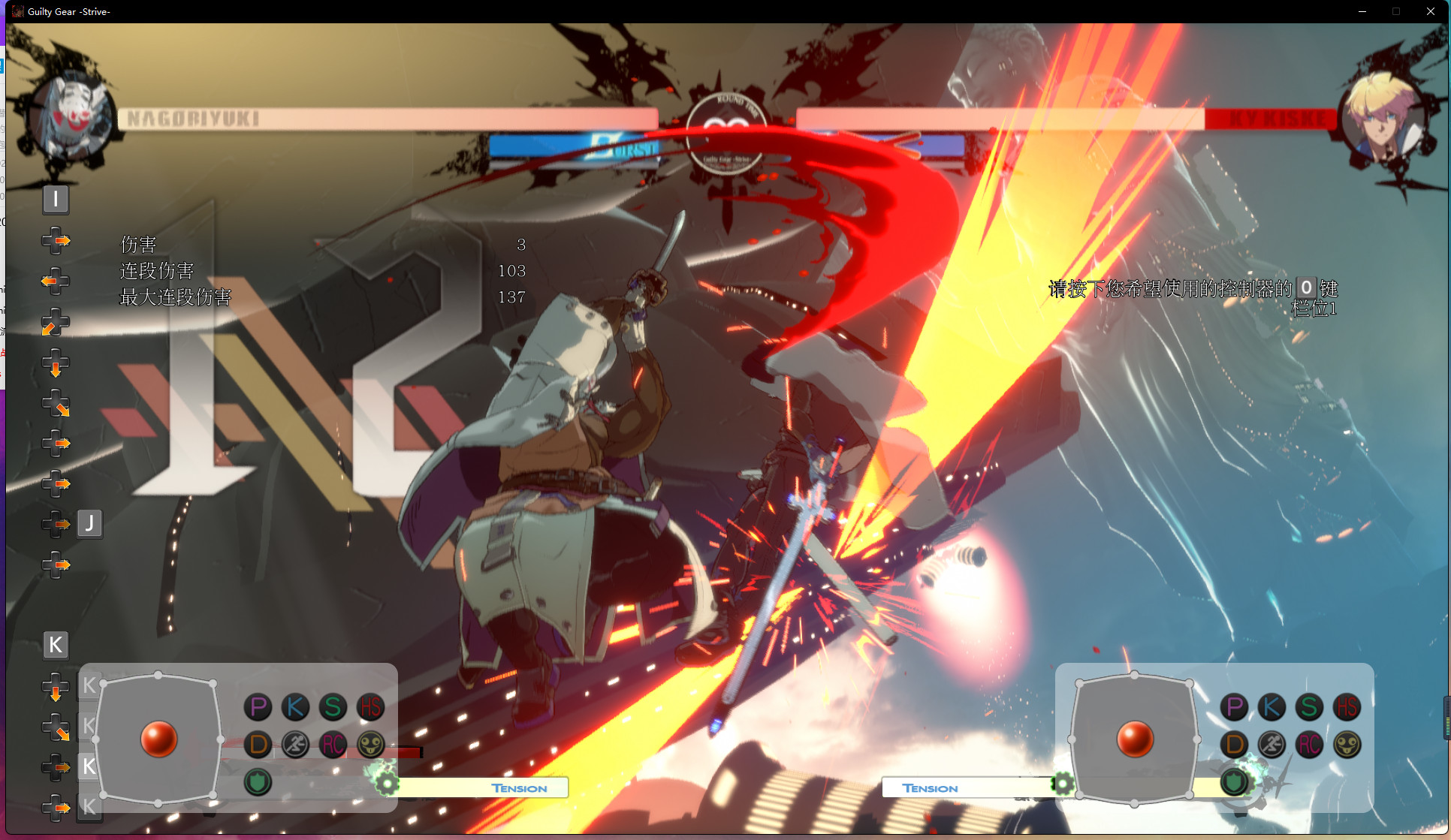Click the S slash button icon
This screenshot has width=1451, height=840.
tap(333, 706)
